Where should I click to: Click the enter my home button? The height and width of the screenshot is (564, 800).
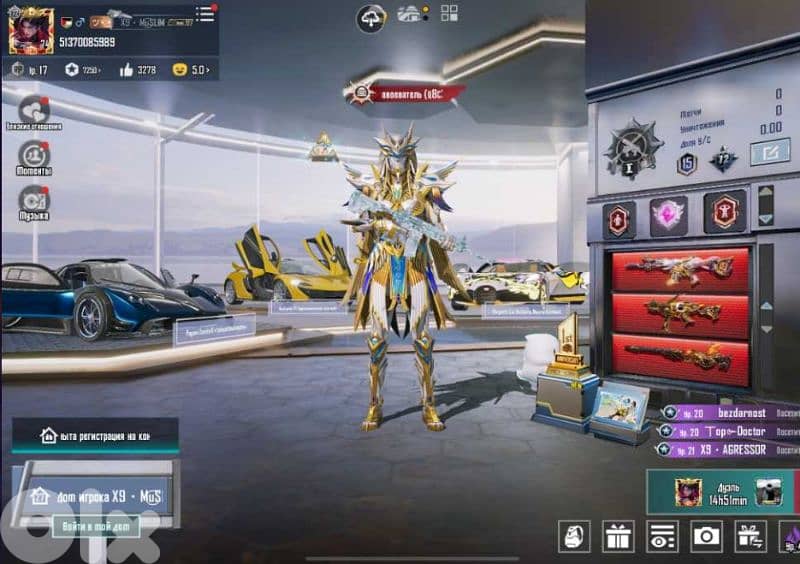[x=96, y=526]
